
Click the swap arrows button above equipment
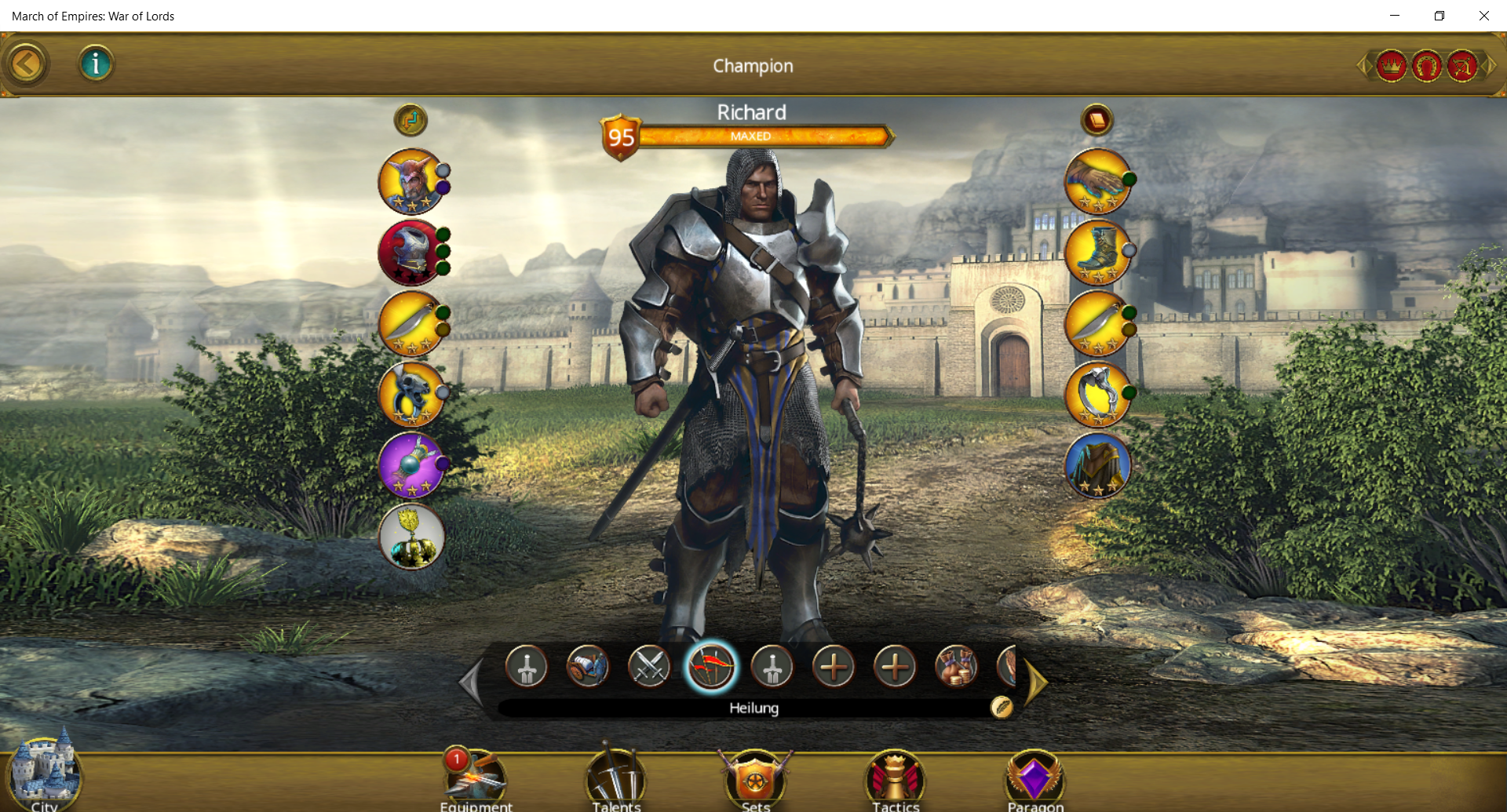tap(411, 120)
